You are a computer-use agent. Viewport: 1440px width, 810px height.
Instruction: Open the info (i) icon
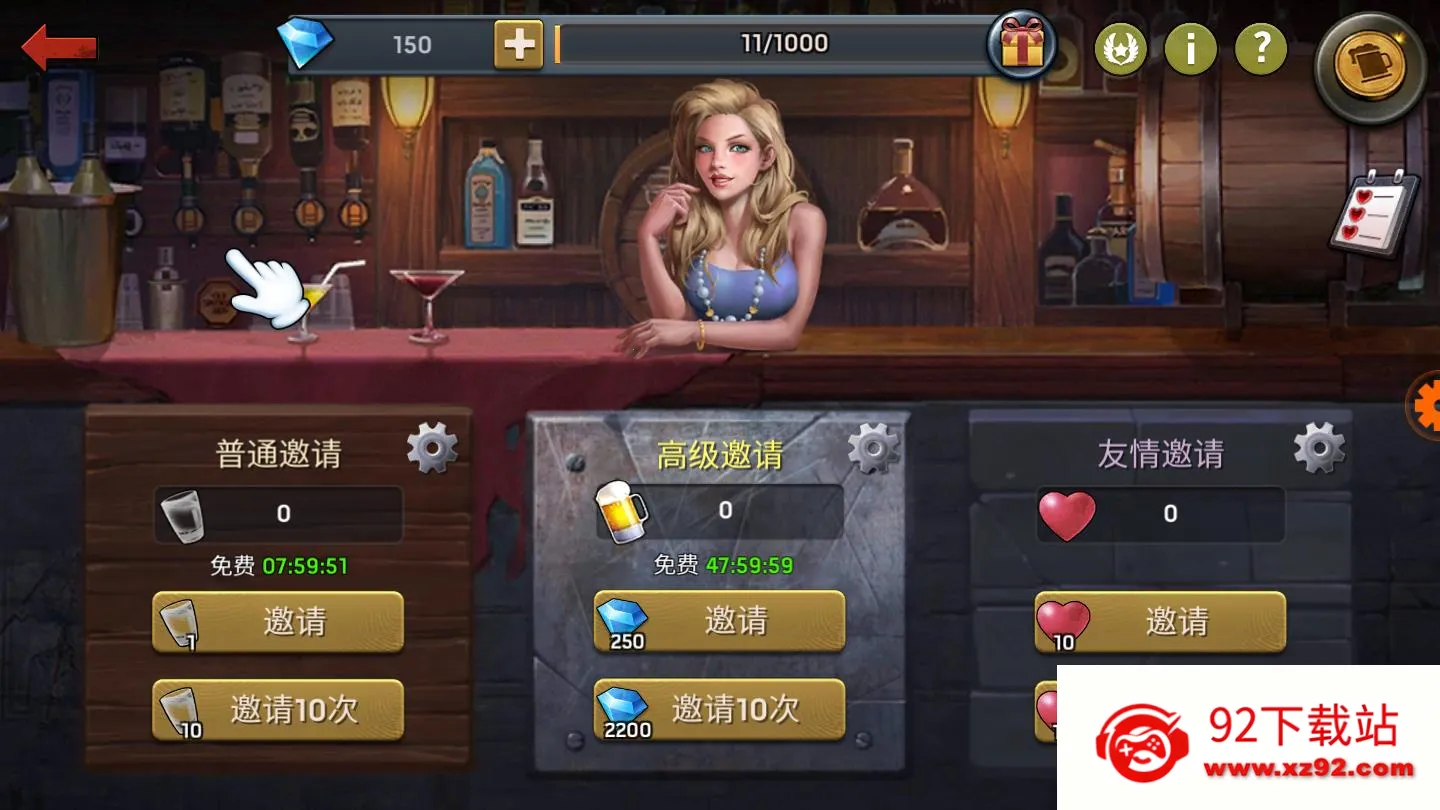pos(1192,48)
